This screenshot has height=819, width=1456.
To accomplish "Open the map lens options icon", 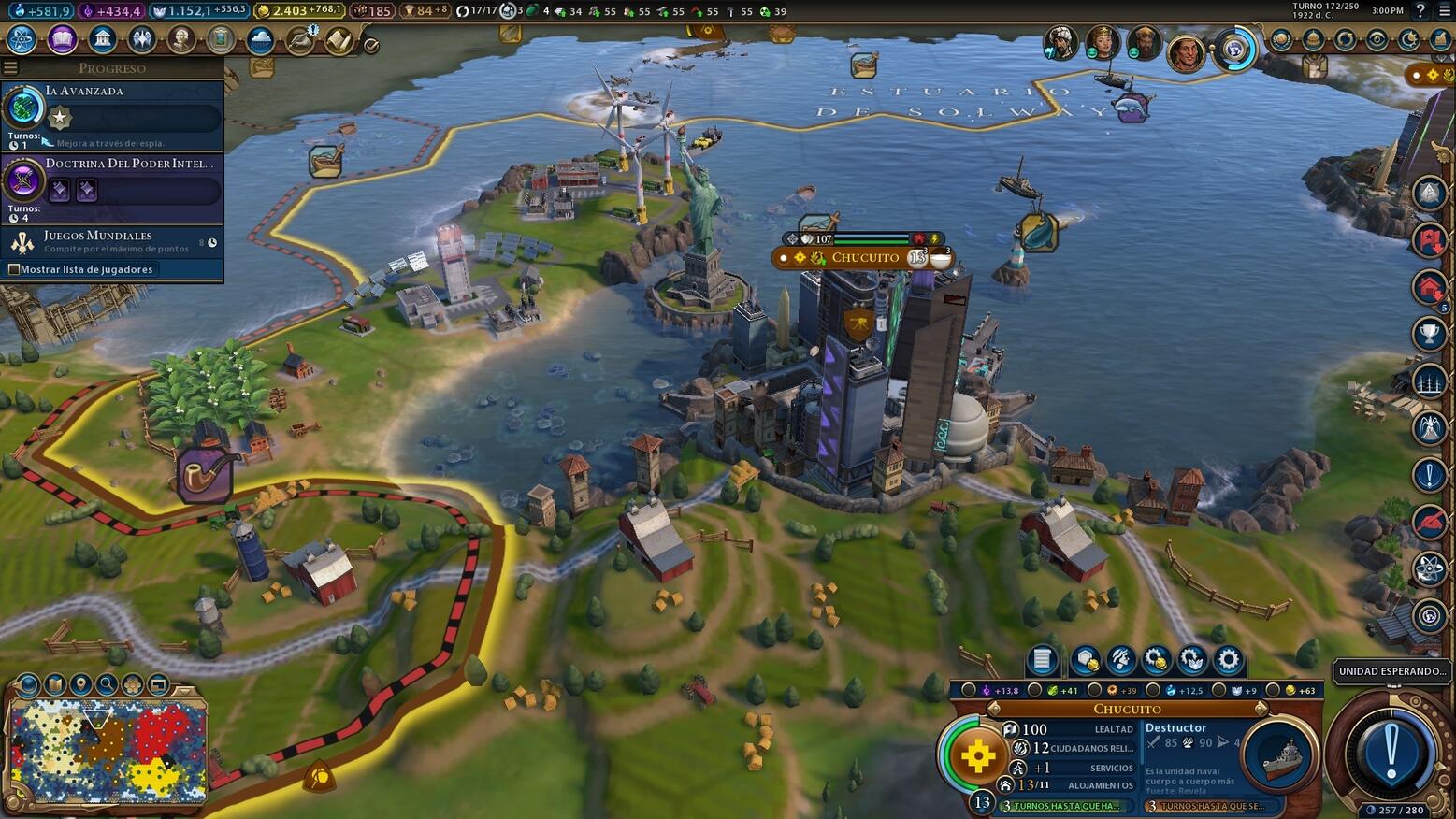I will (x=28, y=684).
